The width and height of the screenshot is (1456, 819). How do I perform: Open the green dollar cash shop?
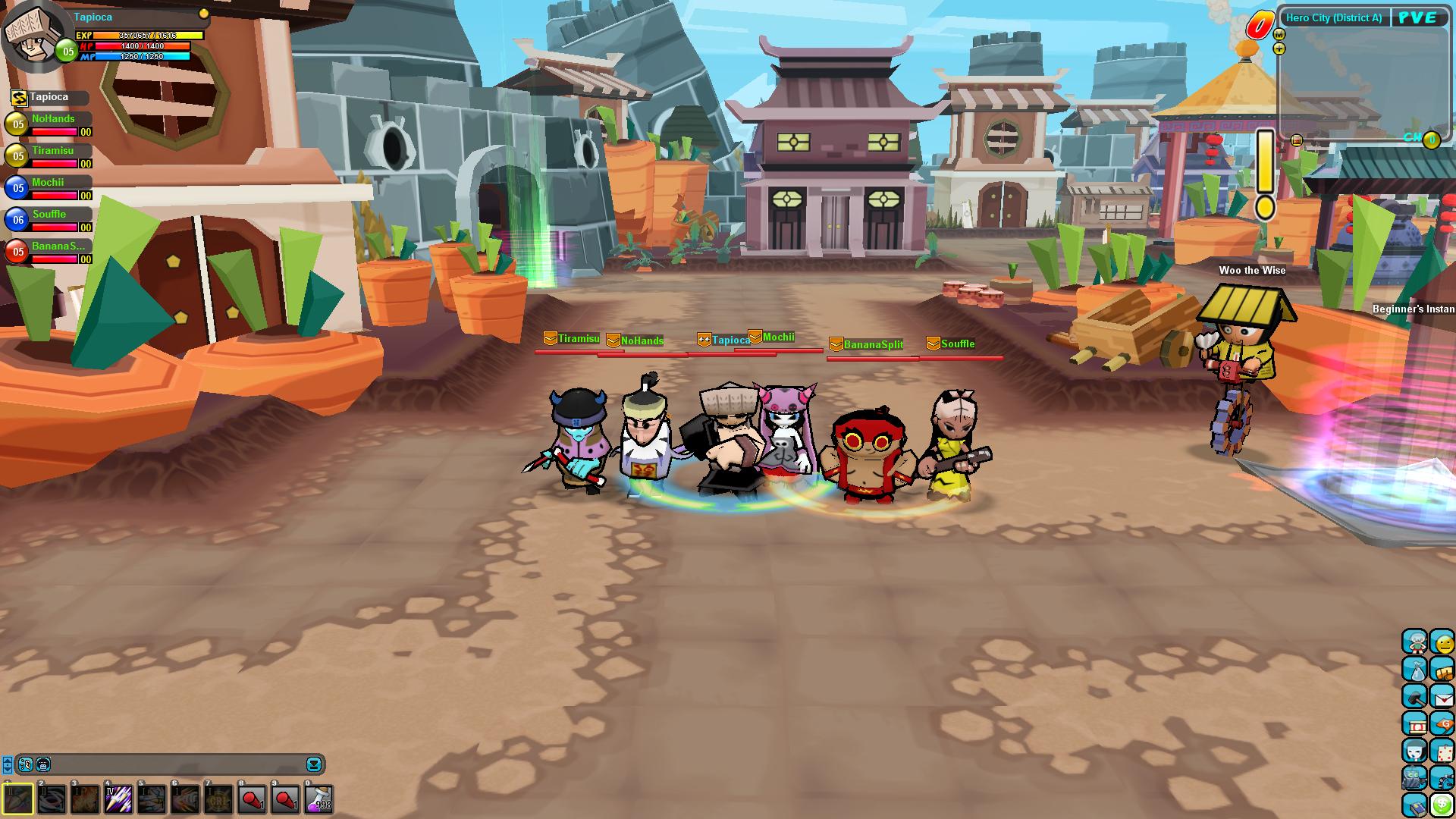pyautogui.click(x=1442, y=805)
